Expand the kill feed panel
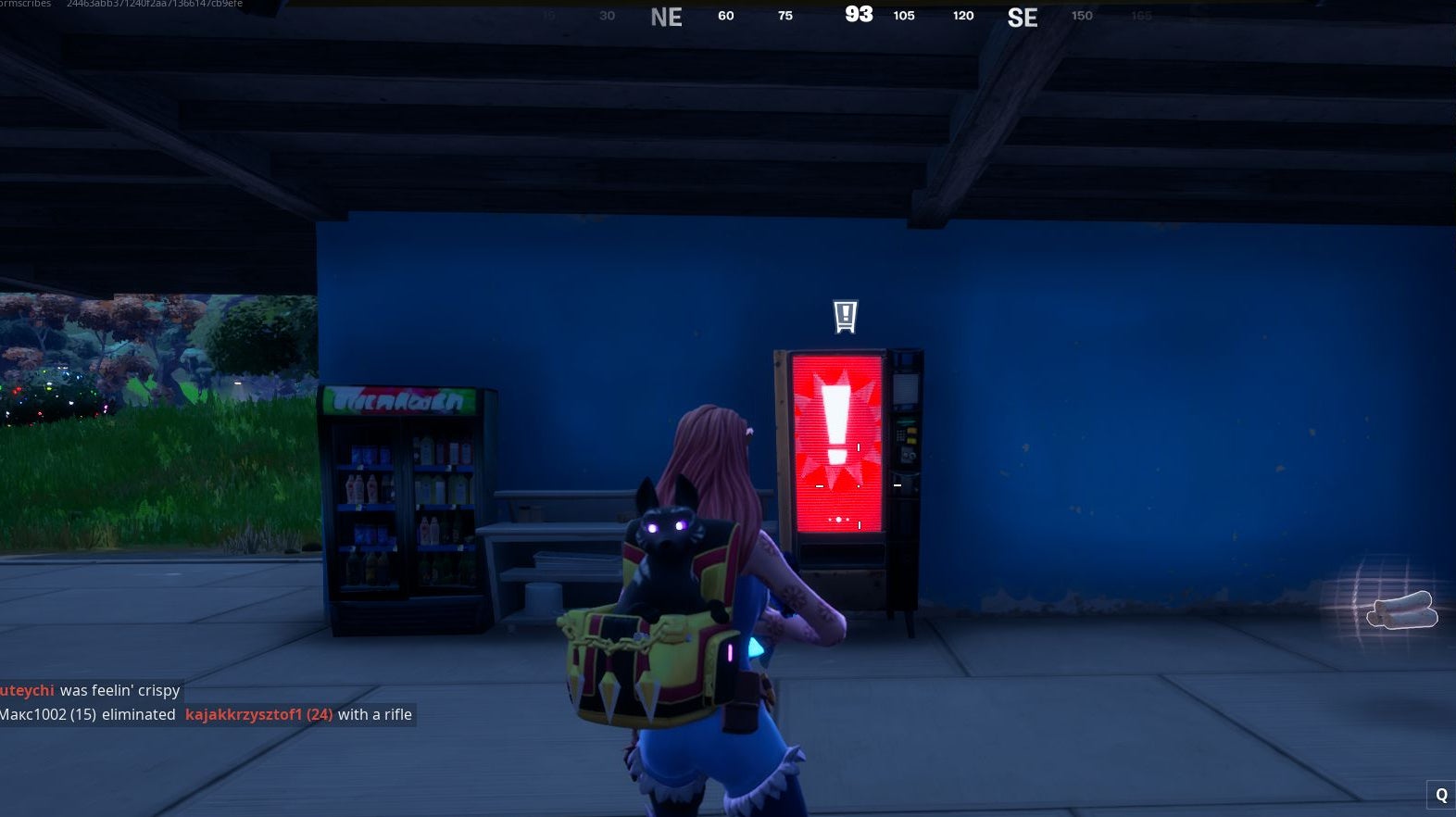 pyautogui.click(x=208, y=702)
